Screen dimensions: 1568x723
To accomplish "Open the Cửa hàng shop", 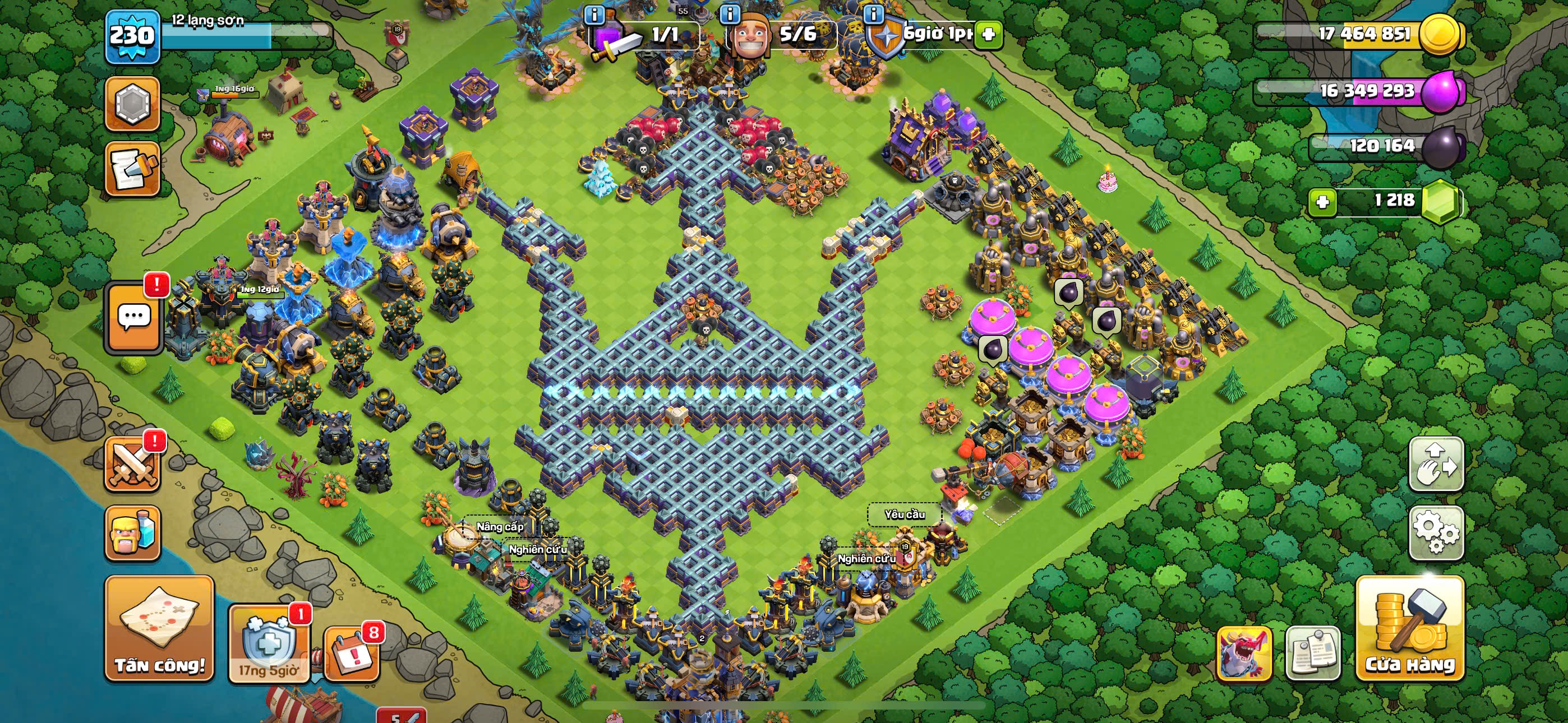I will point(1409,628).
